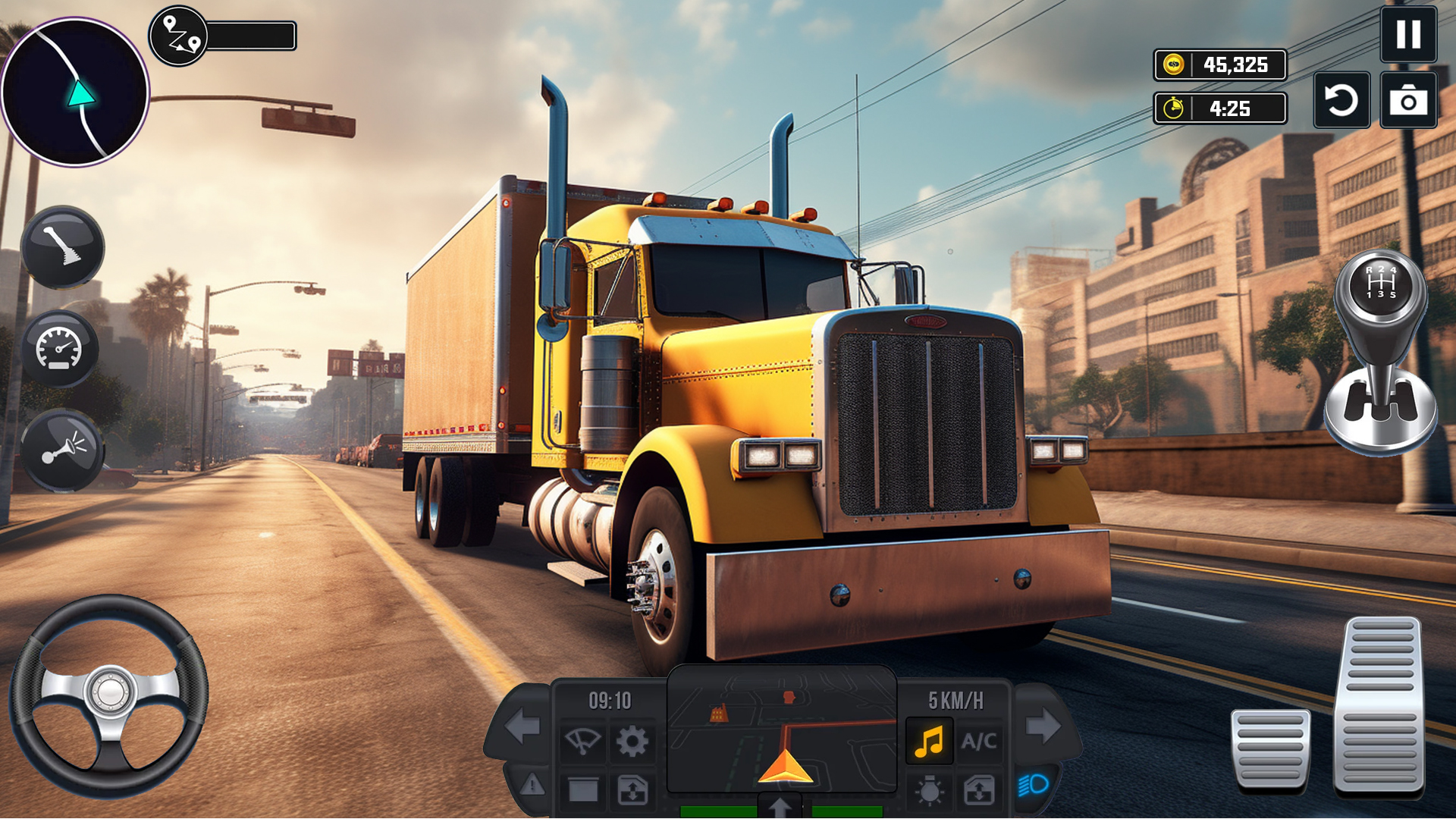View the 4:25 mission timer
The image size is (1456, 819).
[x=1221, y=108]
